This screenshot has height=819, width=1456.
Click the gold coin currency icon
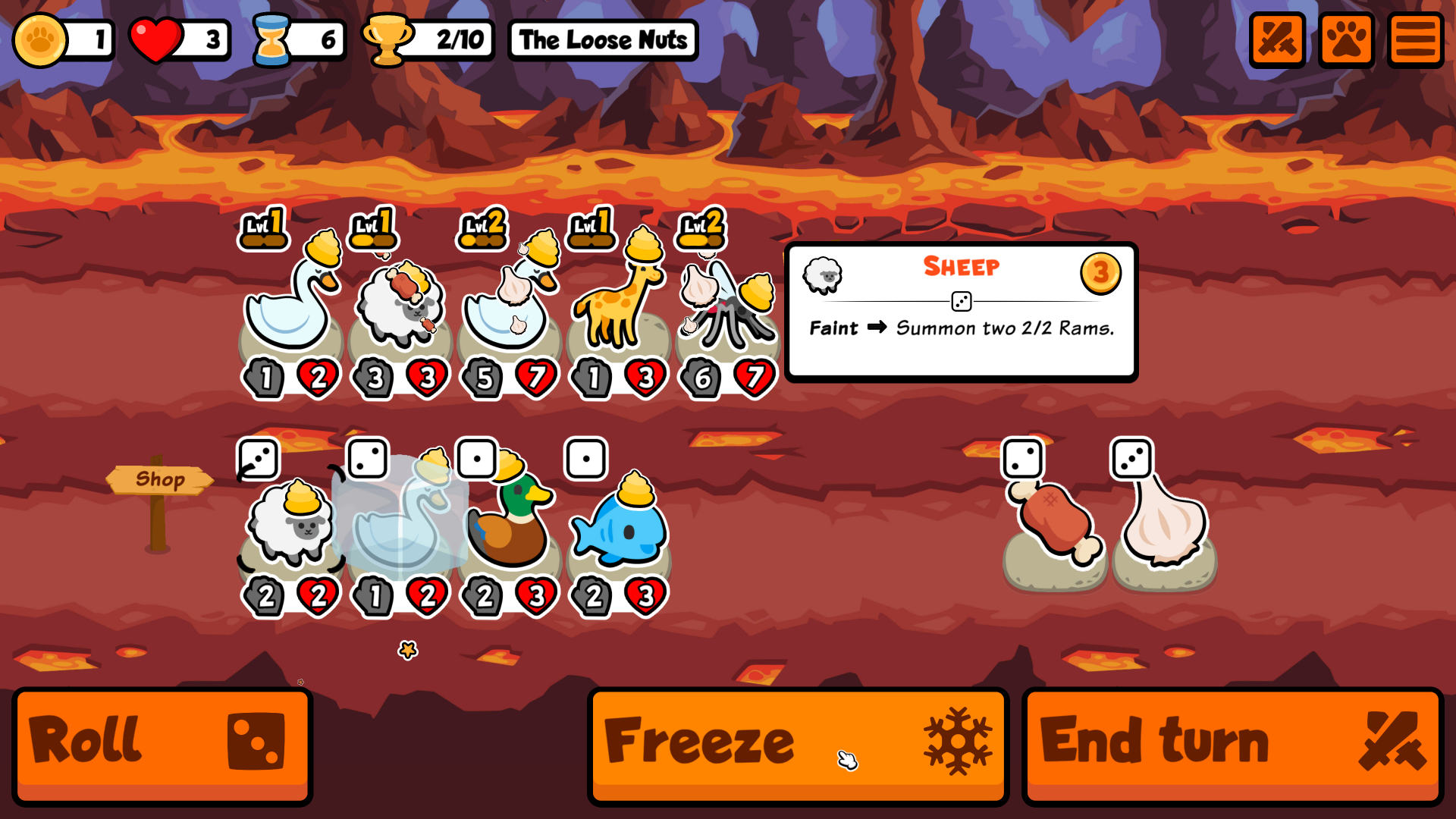(x=42, y=39)
